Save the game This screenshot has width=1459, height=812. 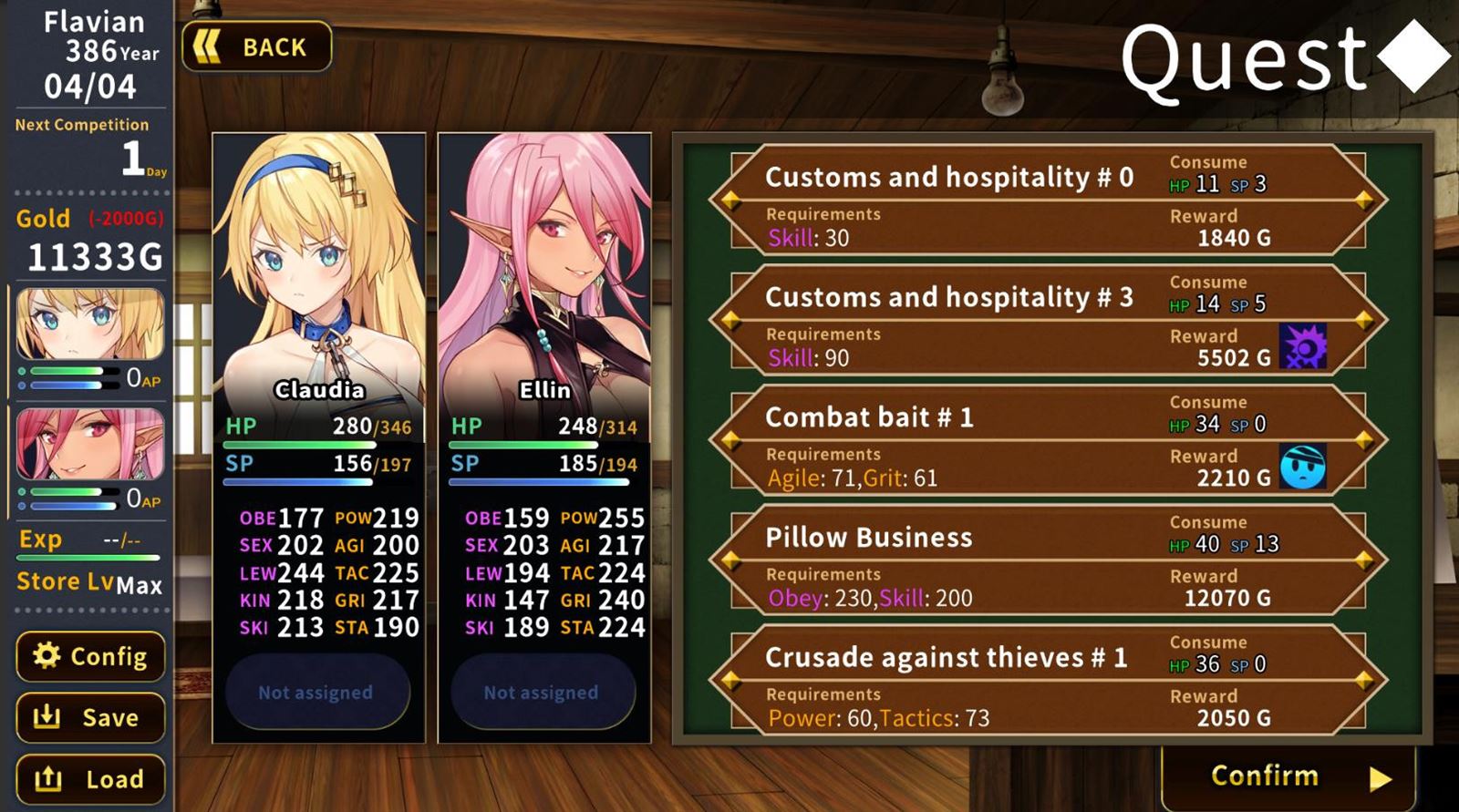pos(90,718)
